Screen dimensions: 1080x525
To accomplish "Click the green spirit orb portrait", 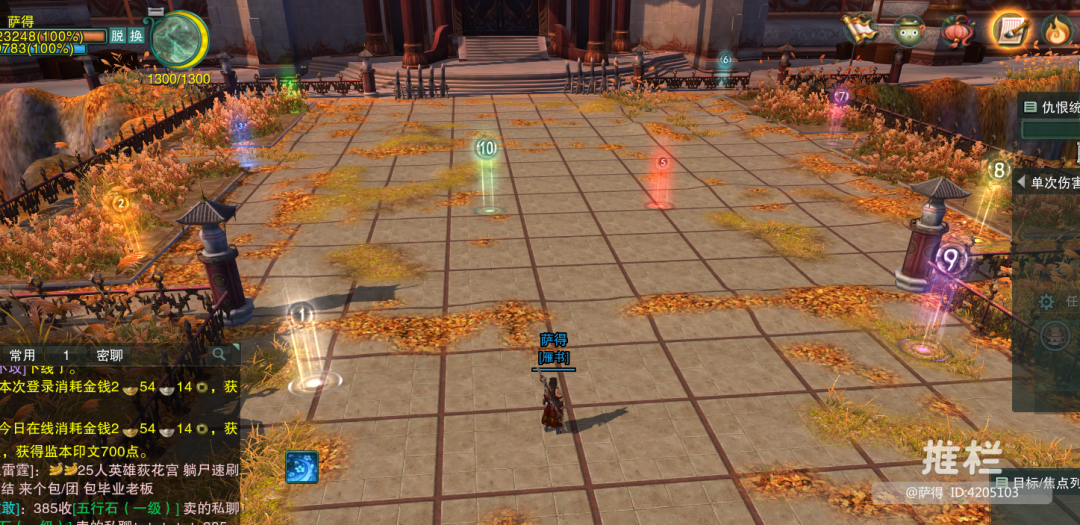I will pyautogui.click(x=178, y=40).
